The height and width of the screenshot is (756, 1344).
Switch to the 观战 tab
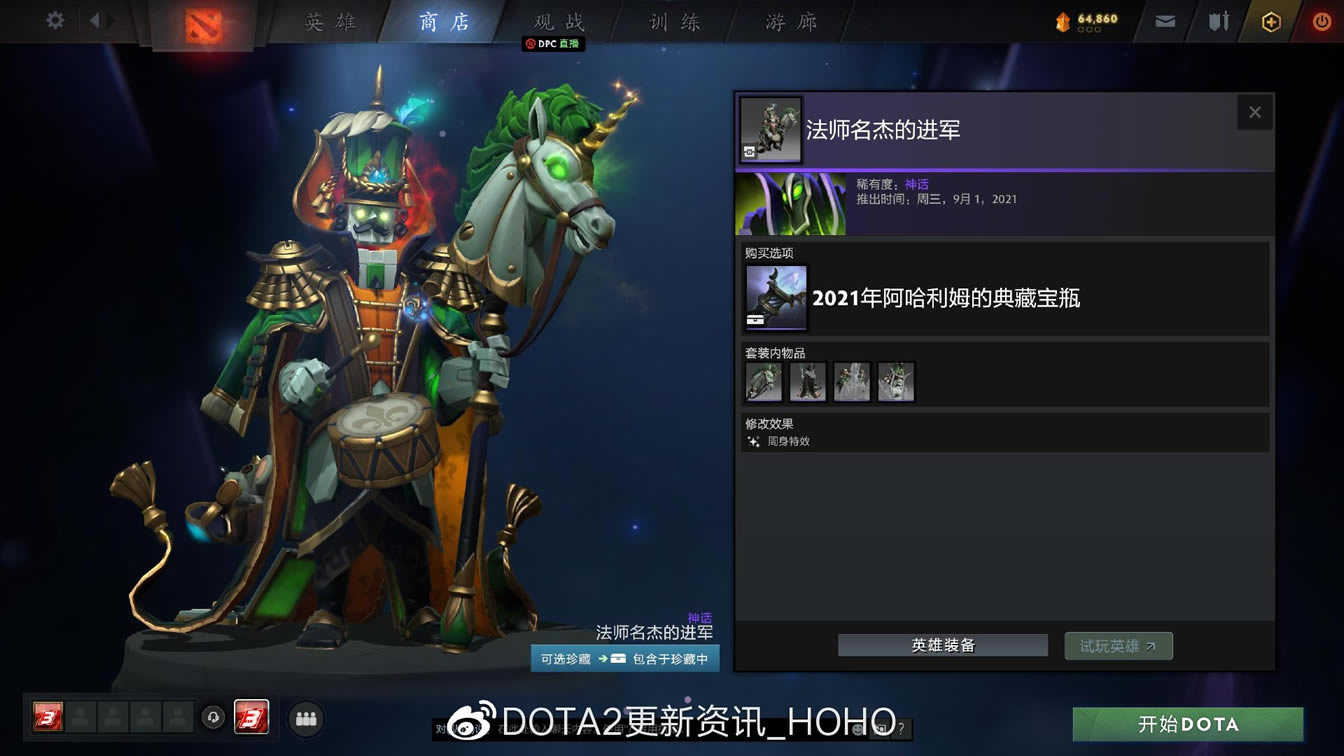pos(555,22)
